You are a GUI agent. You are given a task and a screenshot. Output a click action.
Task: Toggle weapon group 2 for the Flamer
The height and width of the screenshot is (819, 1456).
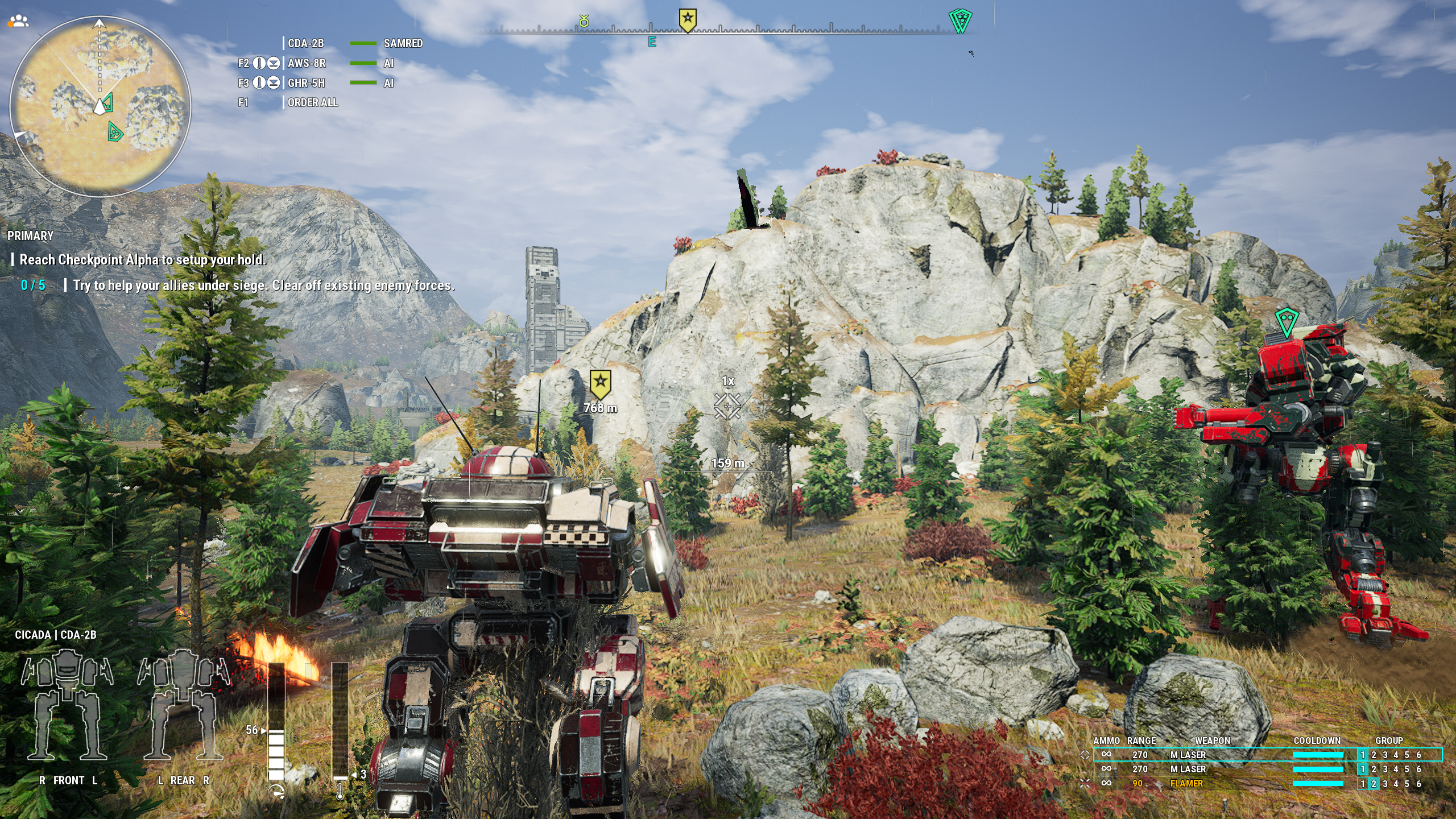(1374, 784)
